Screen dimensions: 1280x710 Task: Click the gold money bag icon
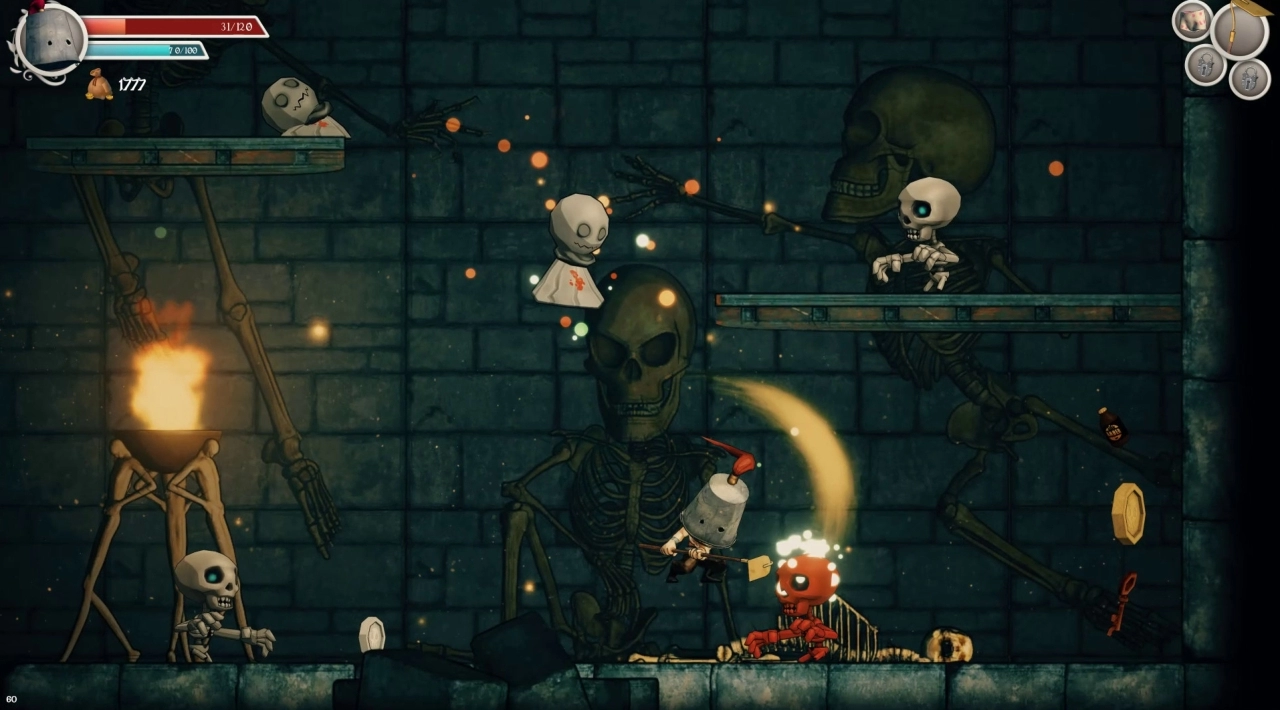tap(99, 85)
